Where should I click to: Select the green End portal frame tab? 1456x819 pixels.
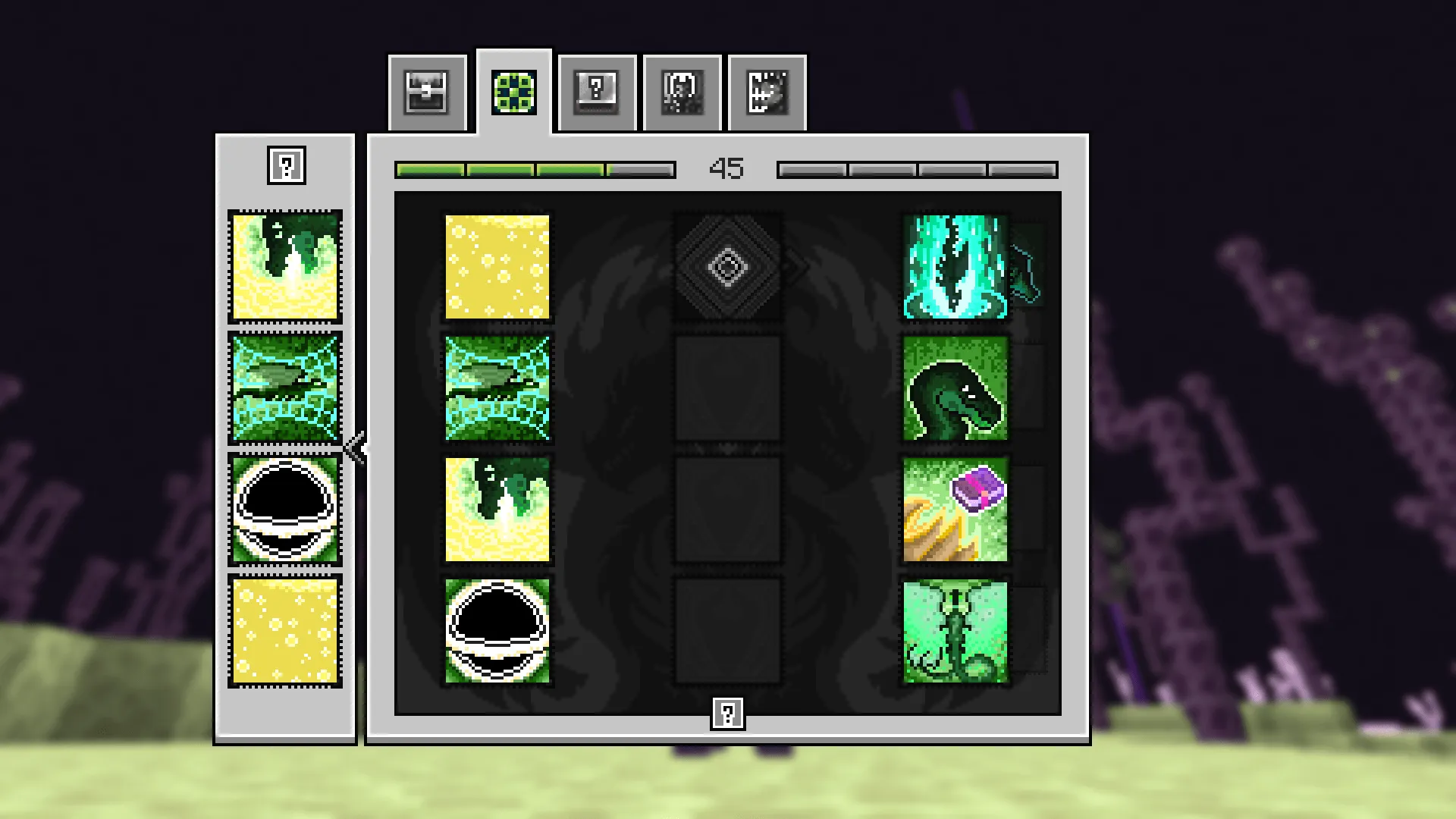(x=514, y=91)
